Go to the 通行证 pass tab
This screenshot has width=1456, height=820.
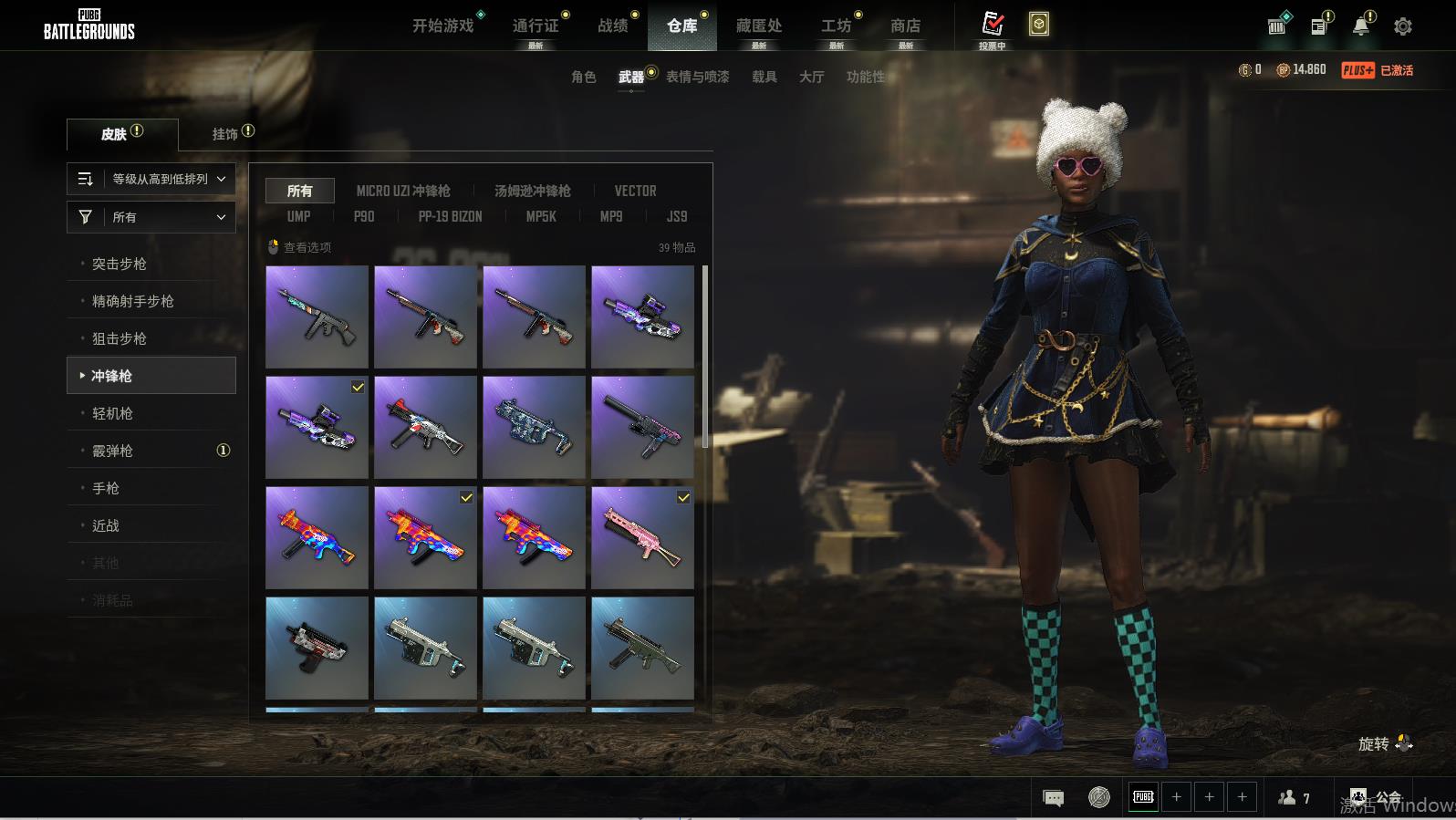536,26
